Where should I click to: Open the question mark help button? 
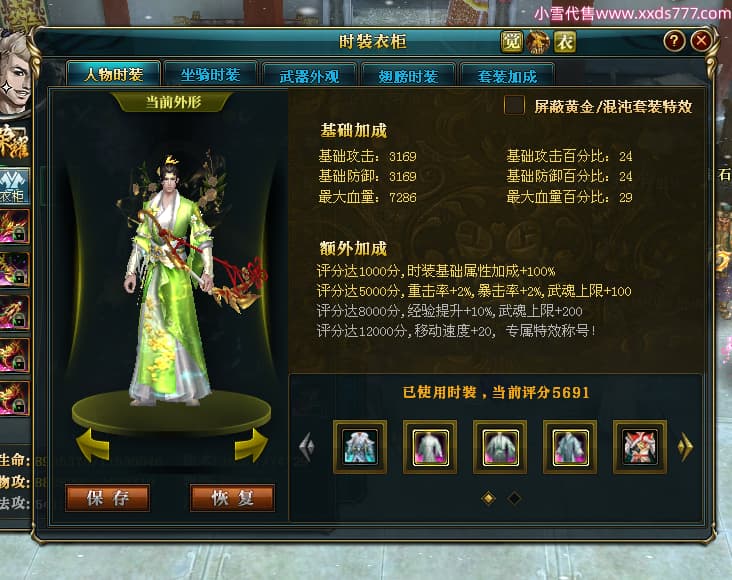[675, 41]
